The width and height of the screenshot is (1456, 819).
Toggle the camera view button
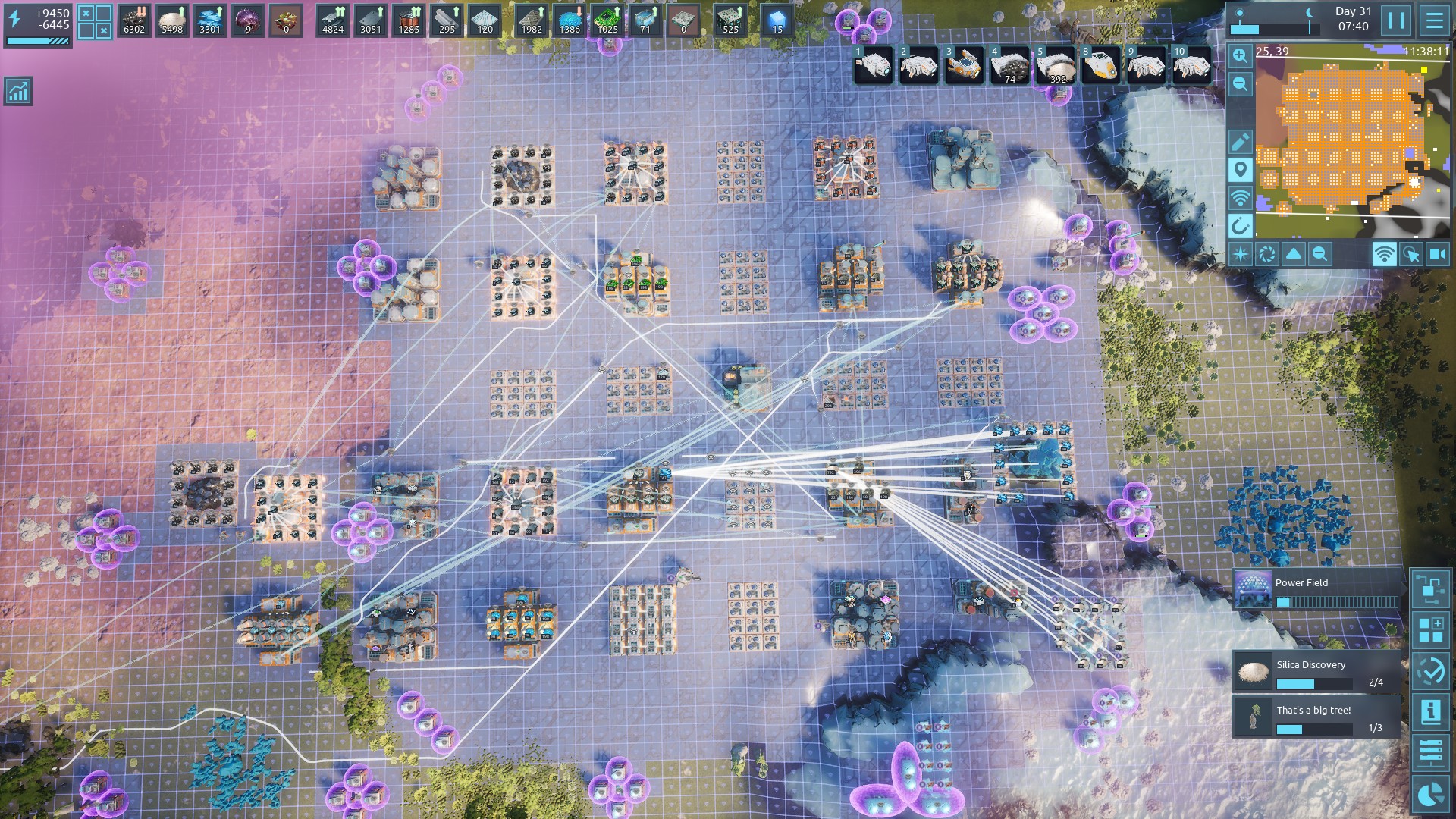pyautogui.click(x=1438, y=254)
